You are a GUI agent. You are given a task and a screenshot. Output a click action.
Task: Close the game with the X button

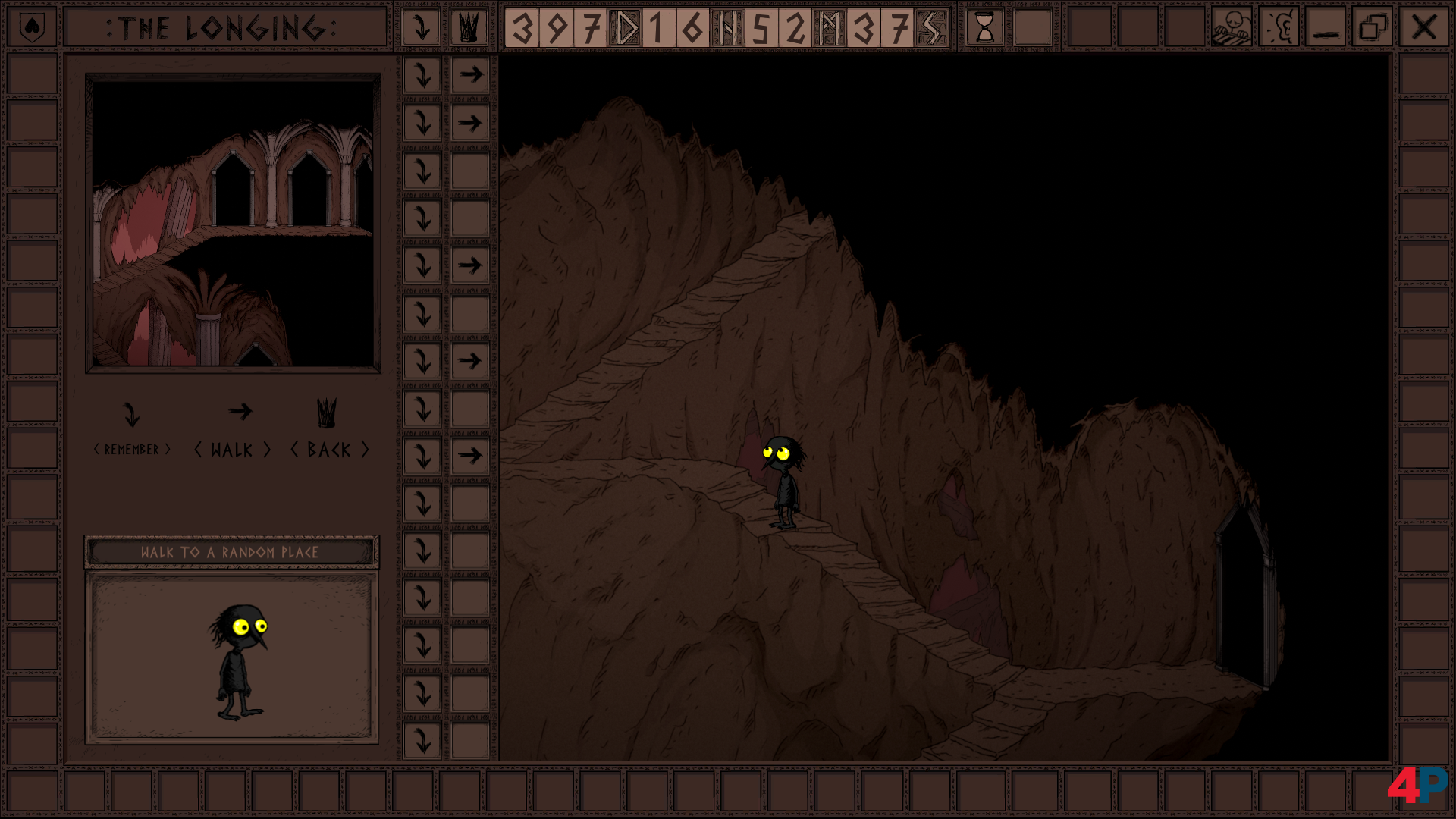tap(1423, 28)
